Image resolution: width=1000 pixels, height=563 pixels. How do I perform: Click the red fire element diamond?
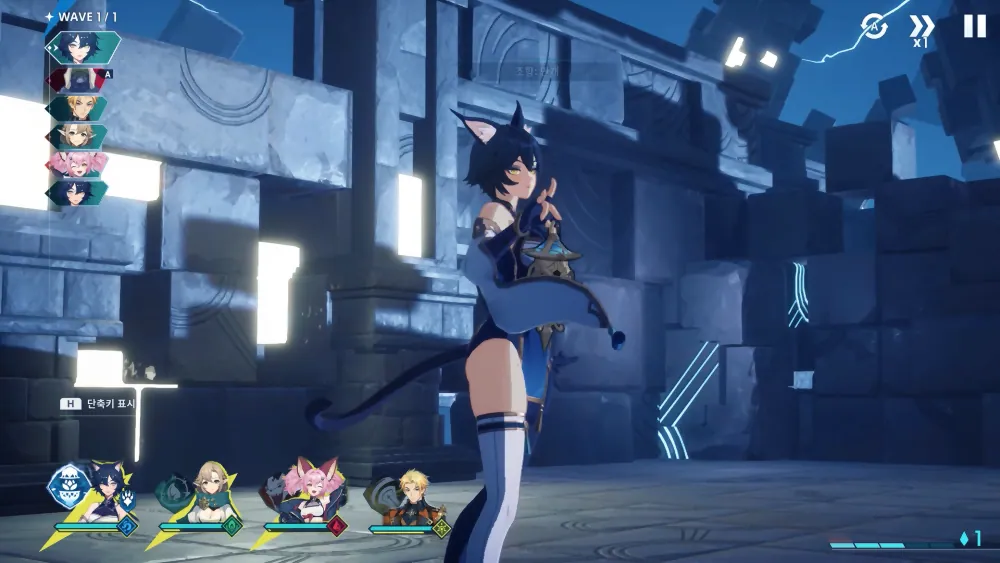(336, 527)
